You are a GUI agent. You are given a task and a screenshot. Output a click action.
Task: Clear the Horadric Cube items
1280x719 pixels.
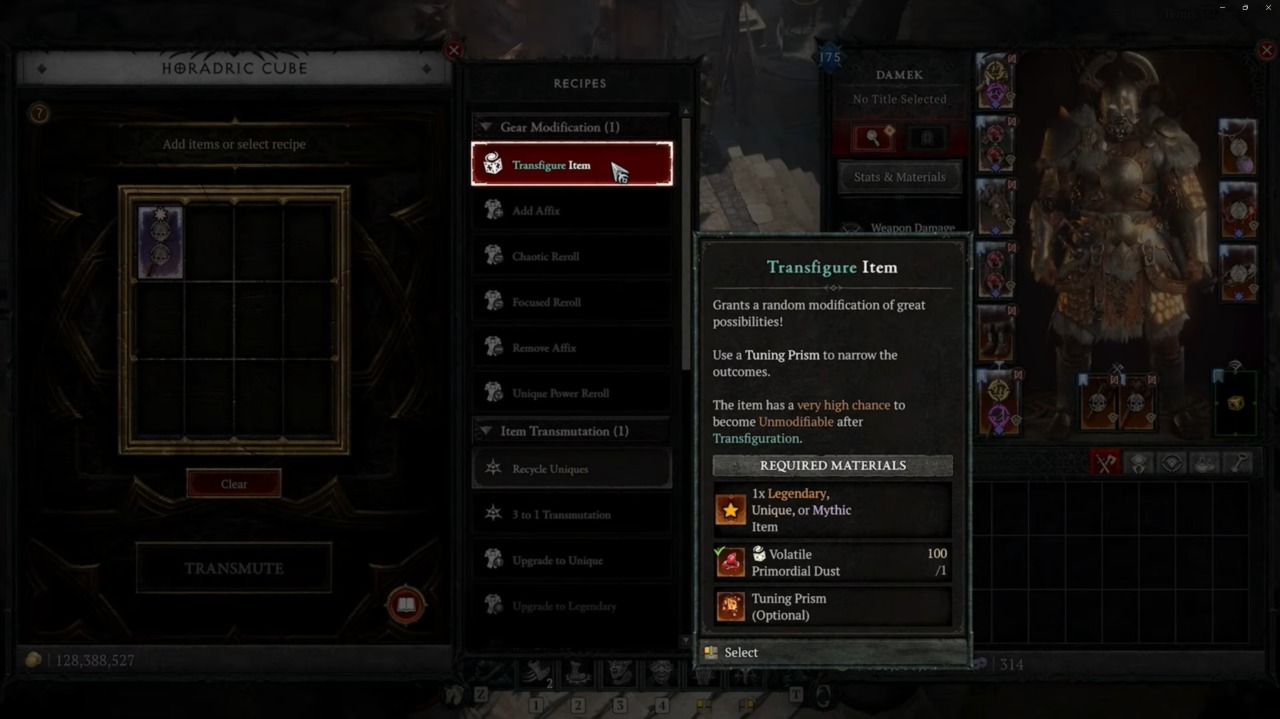pos(234,484)
